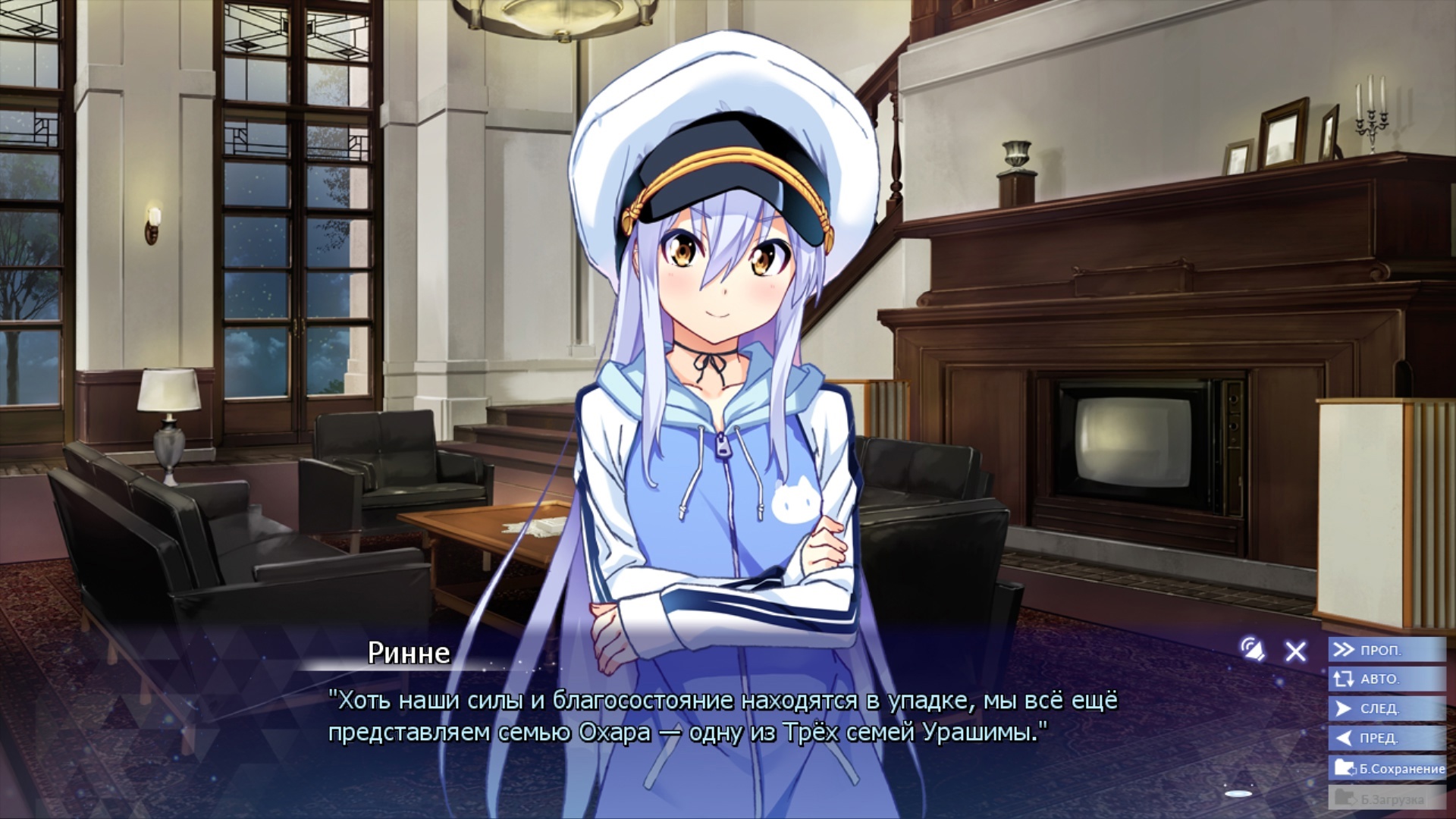Go back with the ПРЕД. button
1456x819 pixels.
coord(1386,738)
